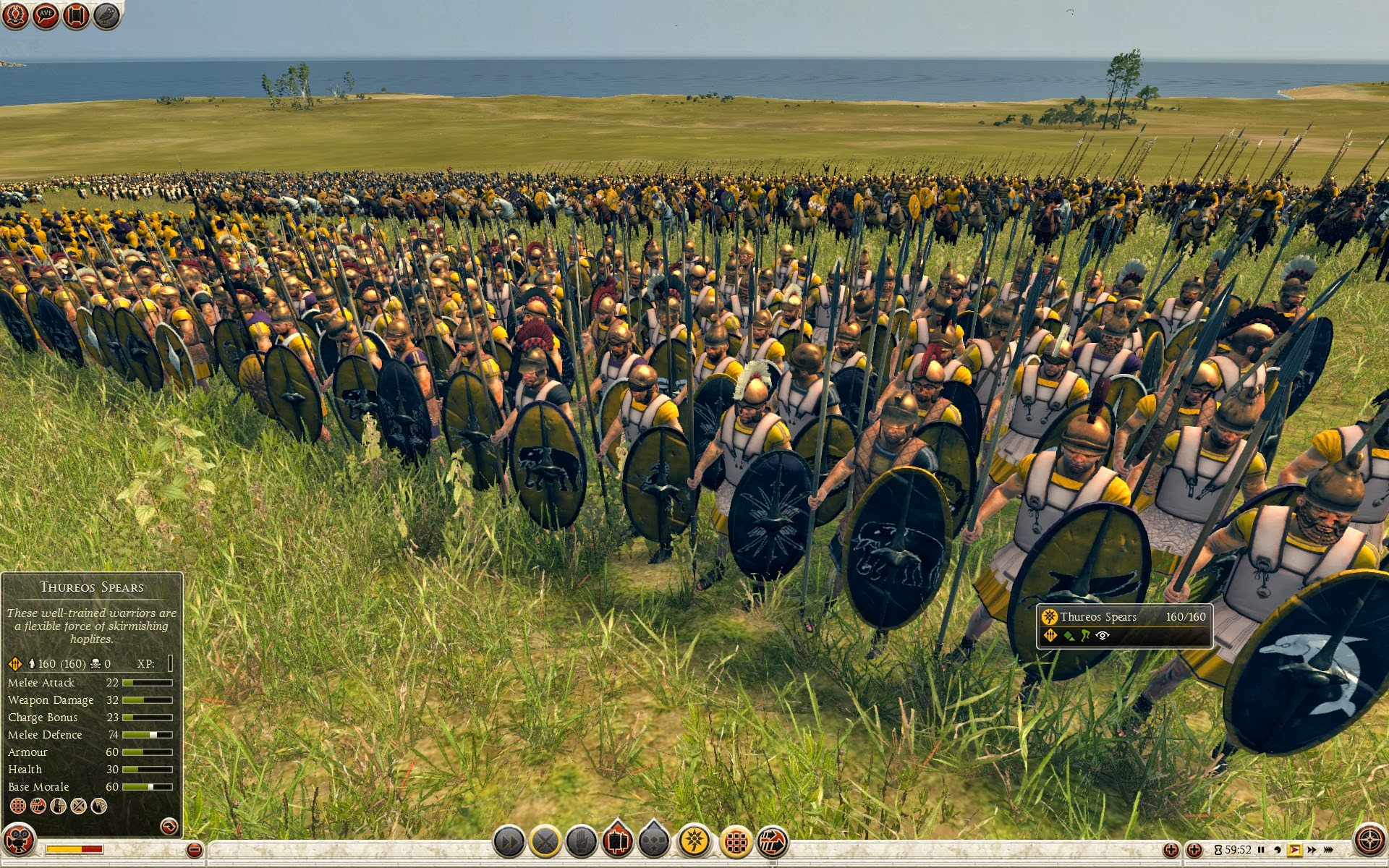1389x868 pixels.
Task: Collapse the unit panel with the minus button
Action: click(x=194, y=850)
